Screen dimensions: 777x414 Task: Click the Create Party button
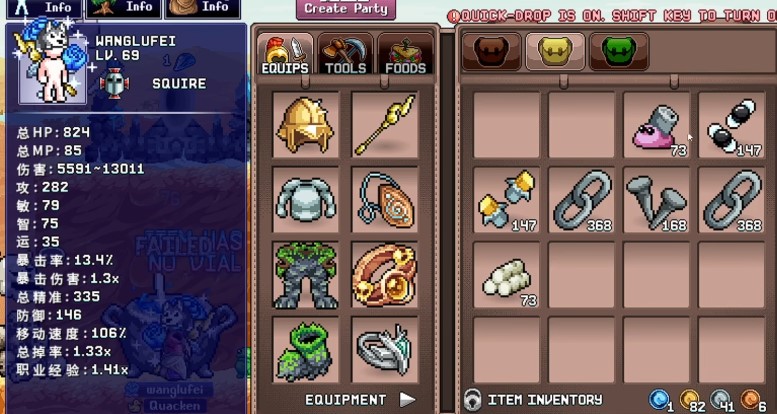[x=345, y=9]
